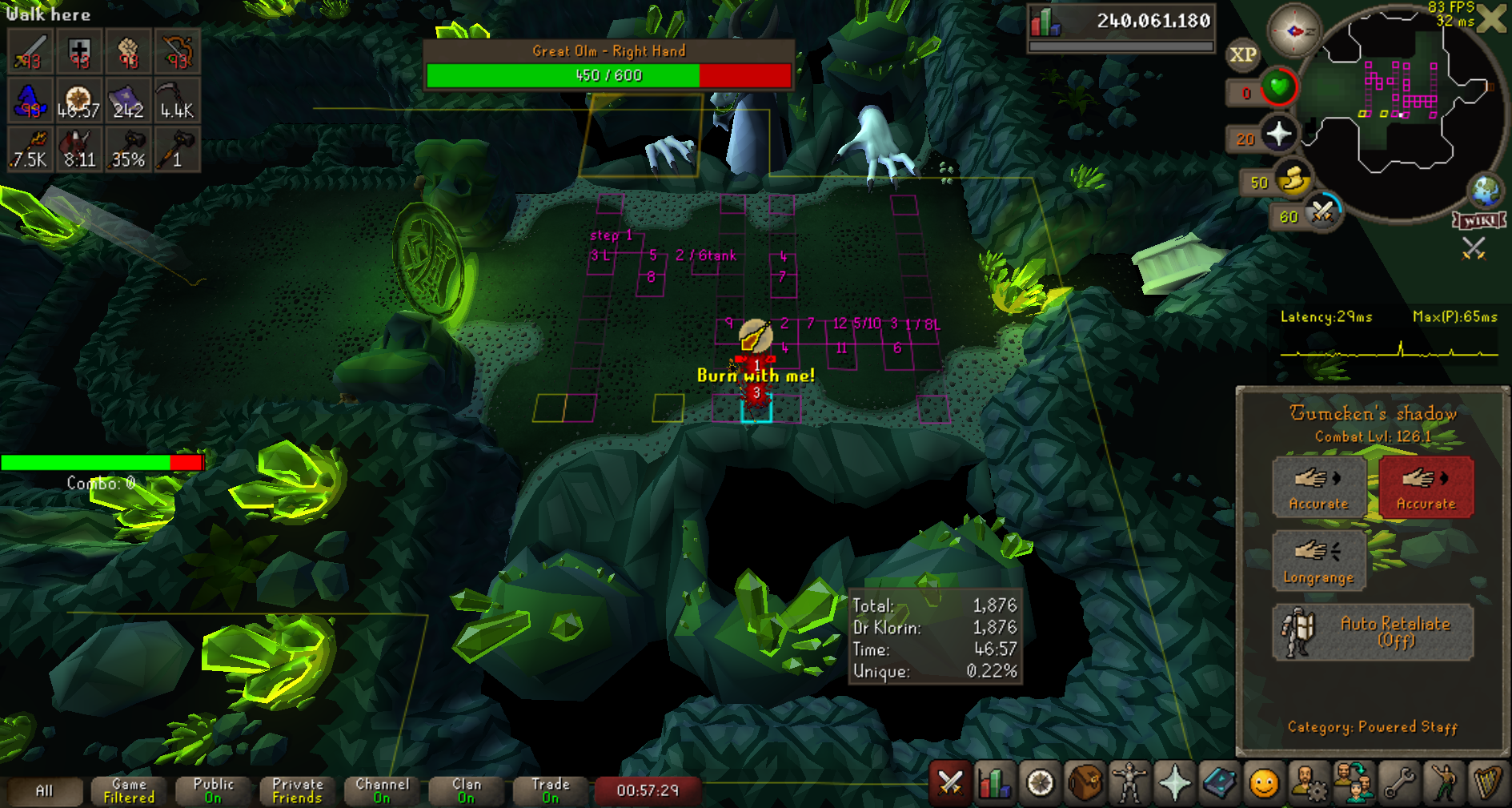1512x808 pixels.
Task: Switch chat to the Clan tab
Action: (x=467, y=790)
